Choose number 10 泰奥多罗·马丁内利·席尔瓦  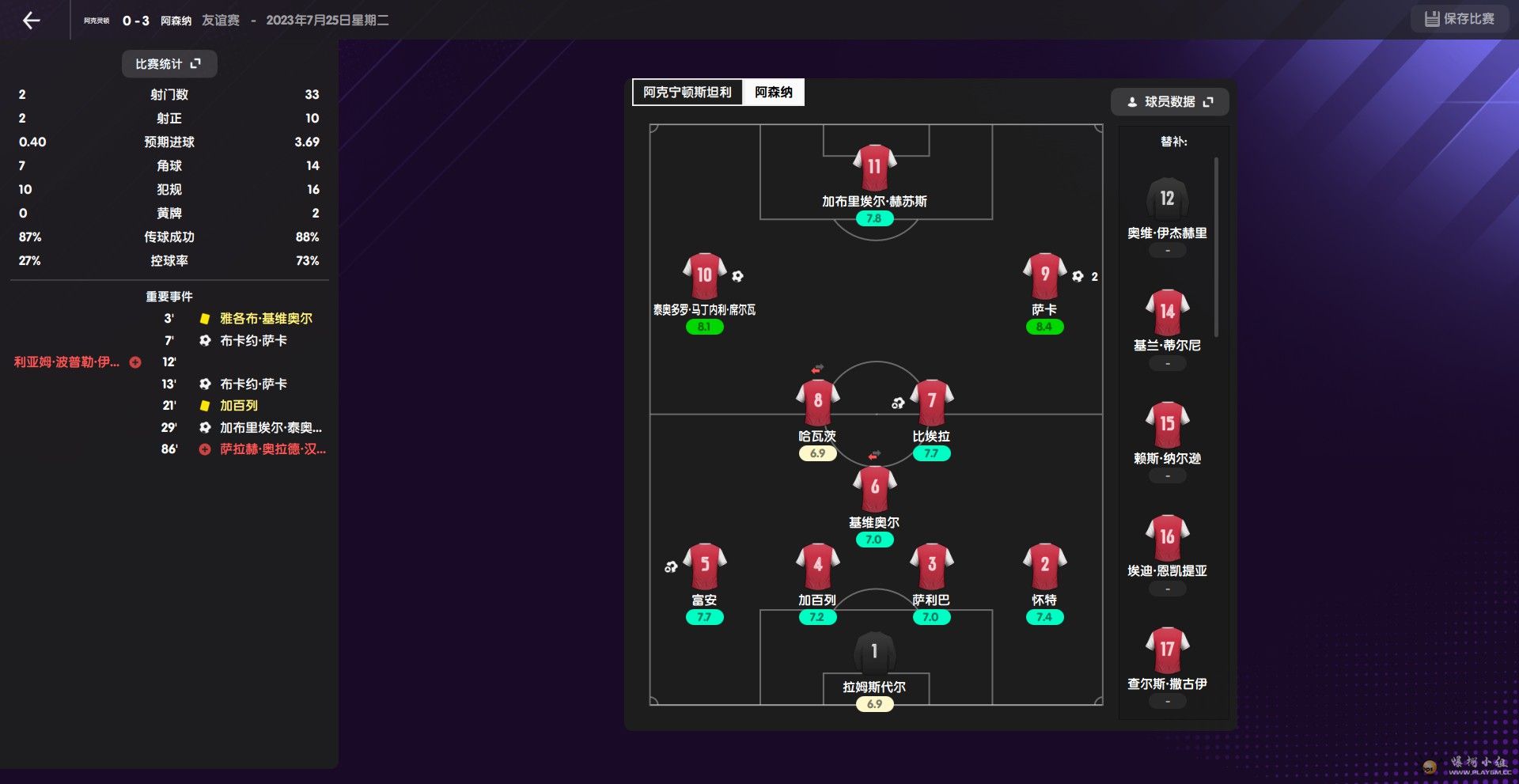point(704,276)
